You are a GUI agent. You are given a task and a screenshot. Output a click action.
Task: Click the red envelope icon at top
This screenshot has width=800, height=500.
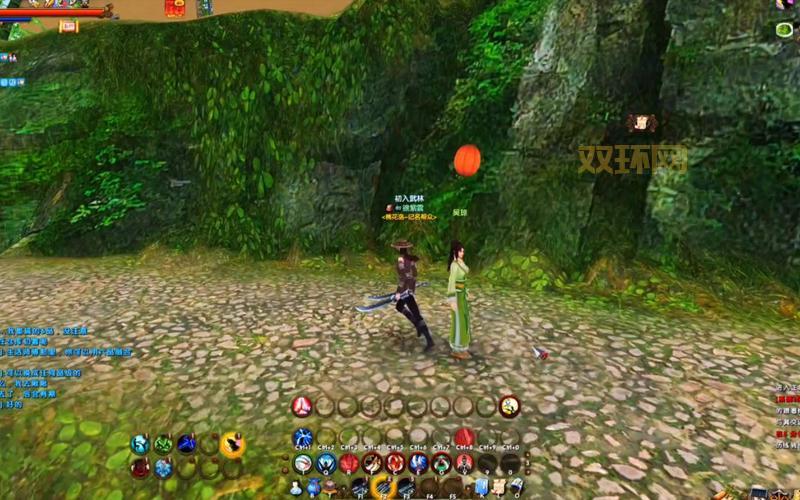click(x=175, y=8)
